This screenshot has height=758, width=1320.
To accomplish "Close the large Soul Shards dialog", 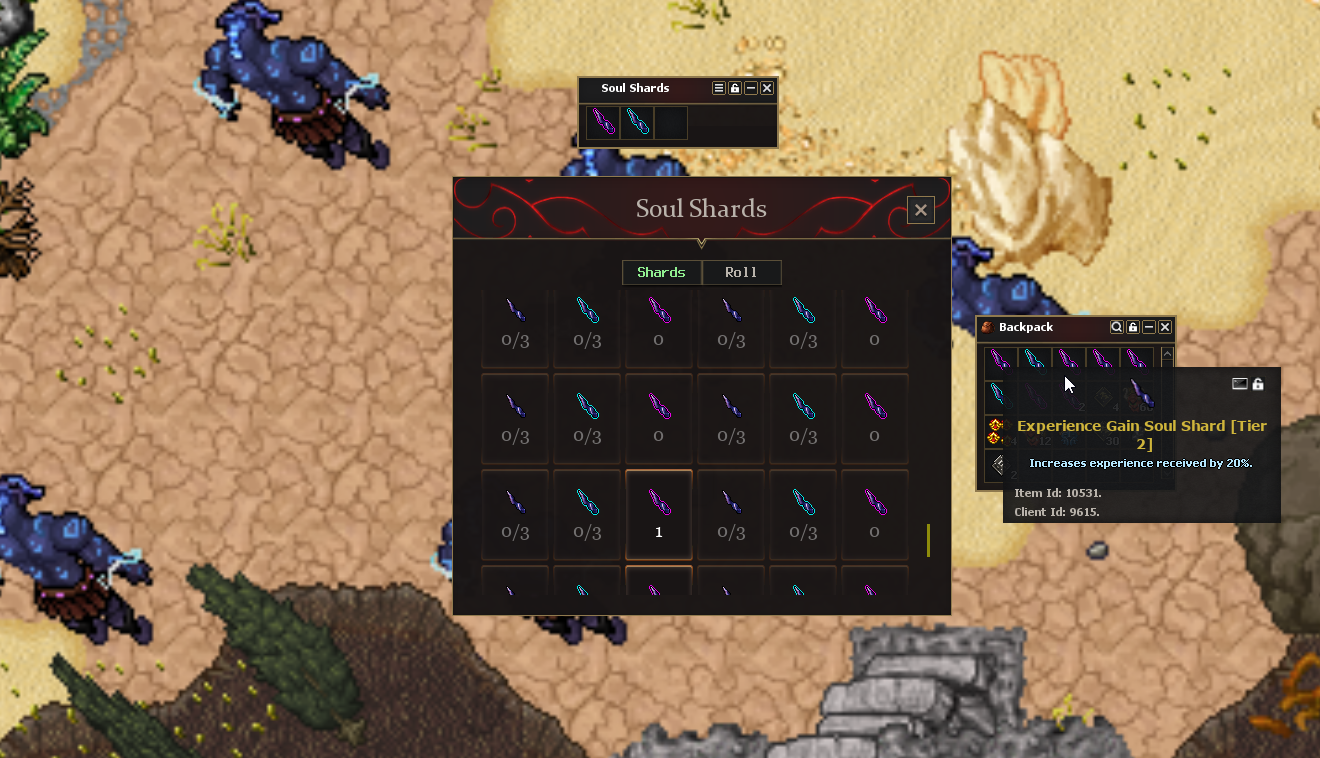I will pos(920,210).
